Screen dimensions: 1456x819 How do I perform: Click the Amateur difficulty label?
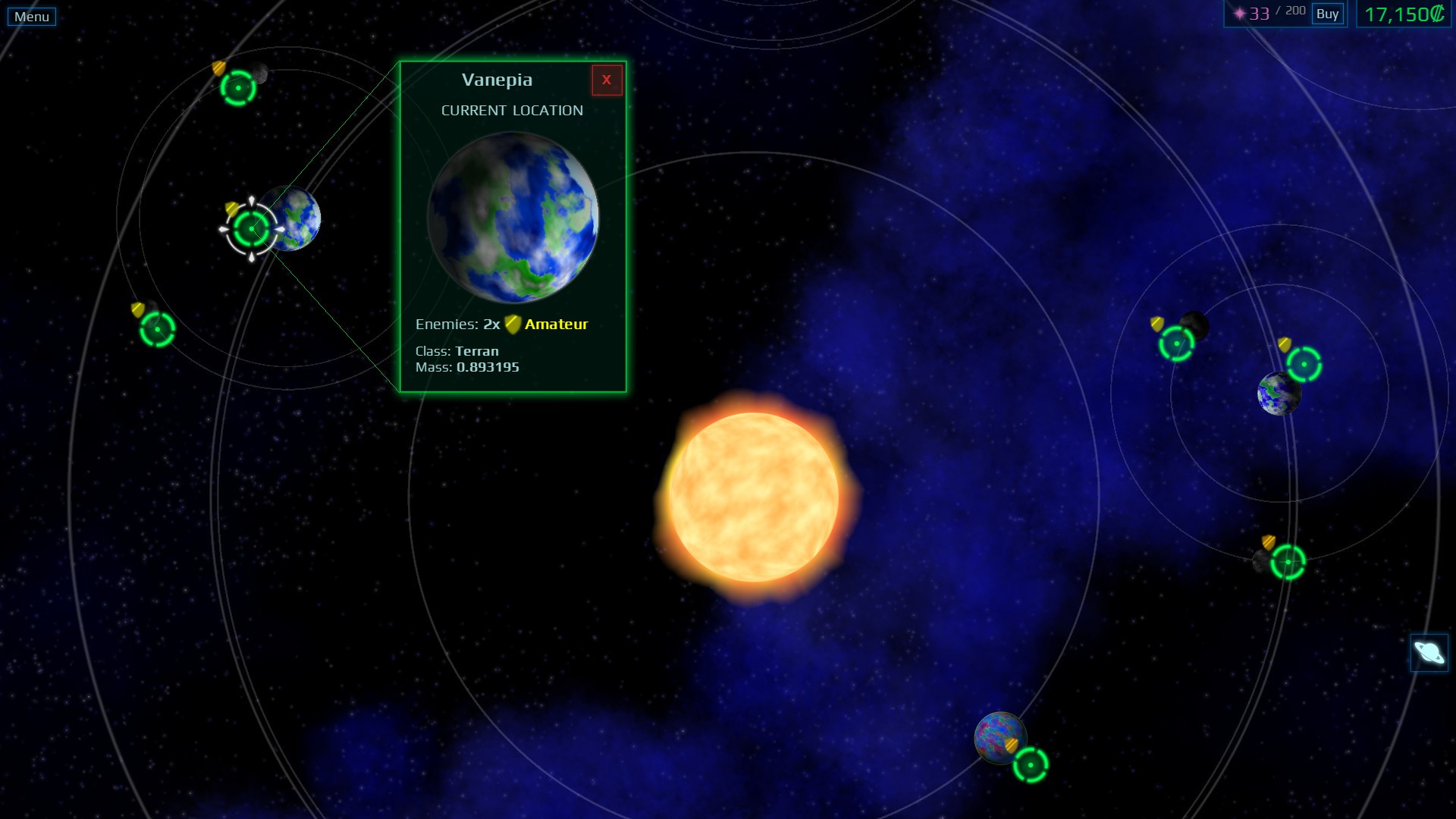557,323
